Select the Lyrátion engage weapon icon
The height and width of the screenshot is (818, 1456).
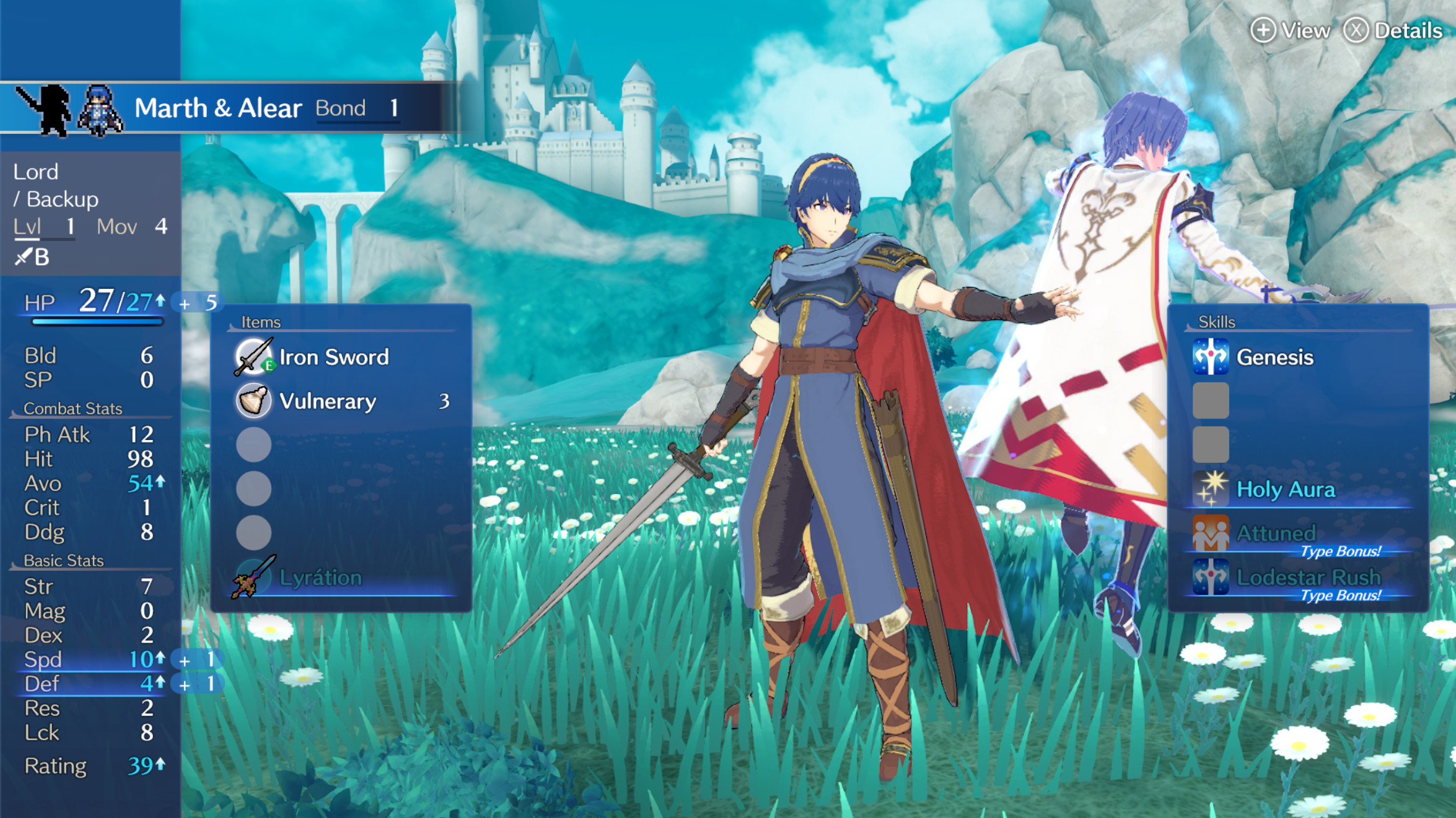[250, 577]
